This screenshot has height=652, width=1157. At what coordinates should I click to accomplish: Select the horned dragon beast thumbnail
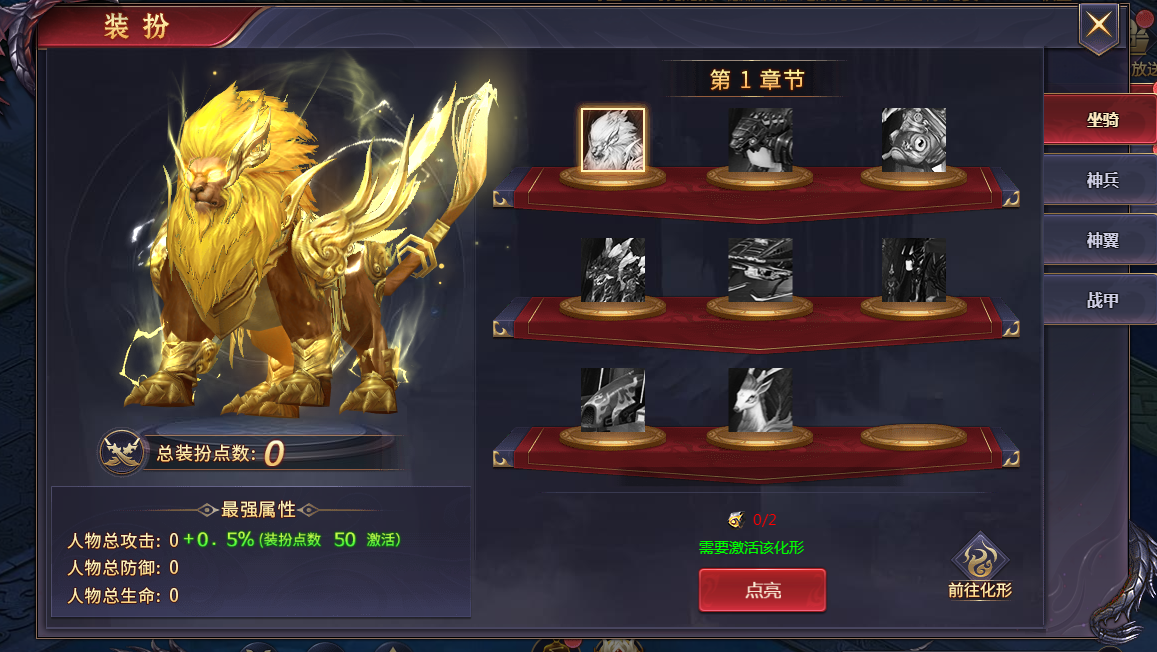tap(613, 270)
